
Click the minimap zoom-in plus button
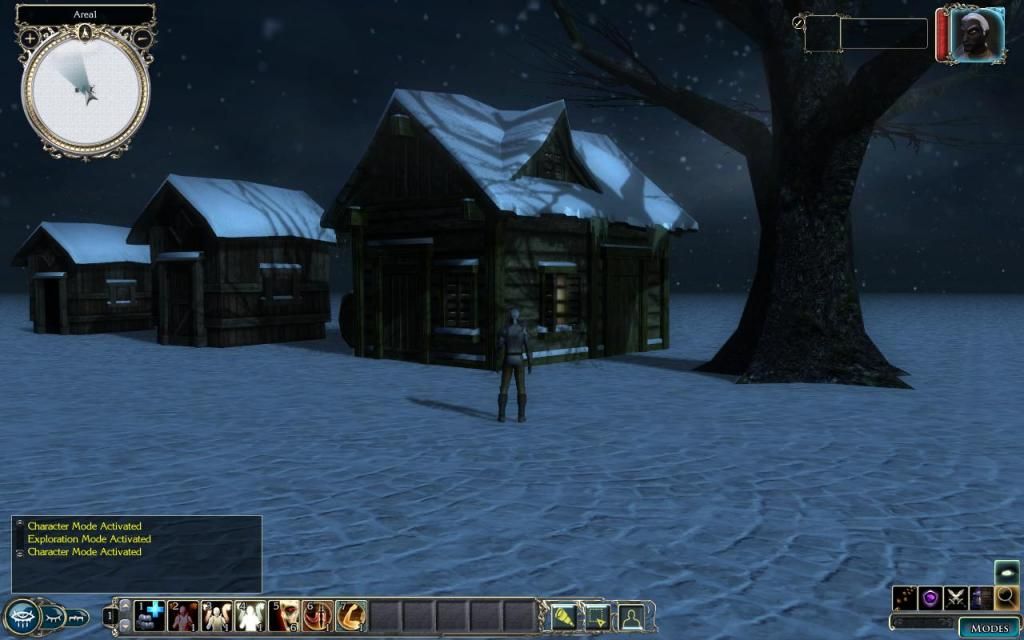(x=30, y=37)
